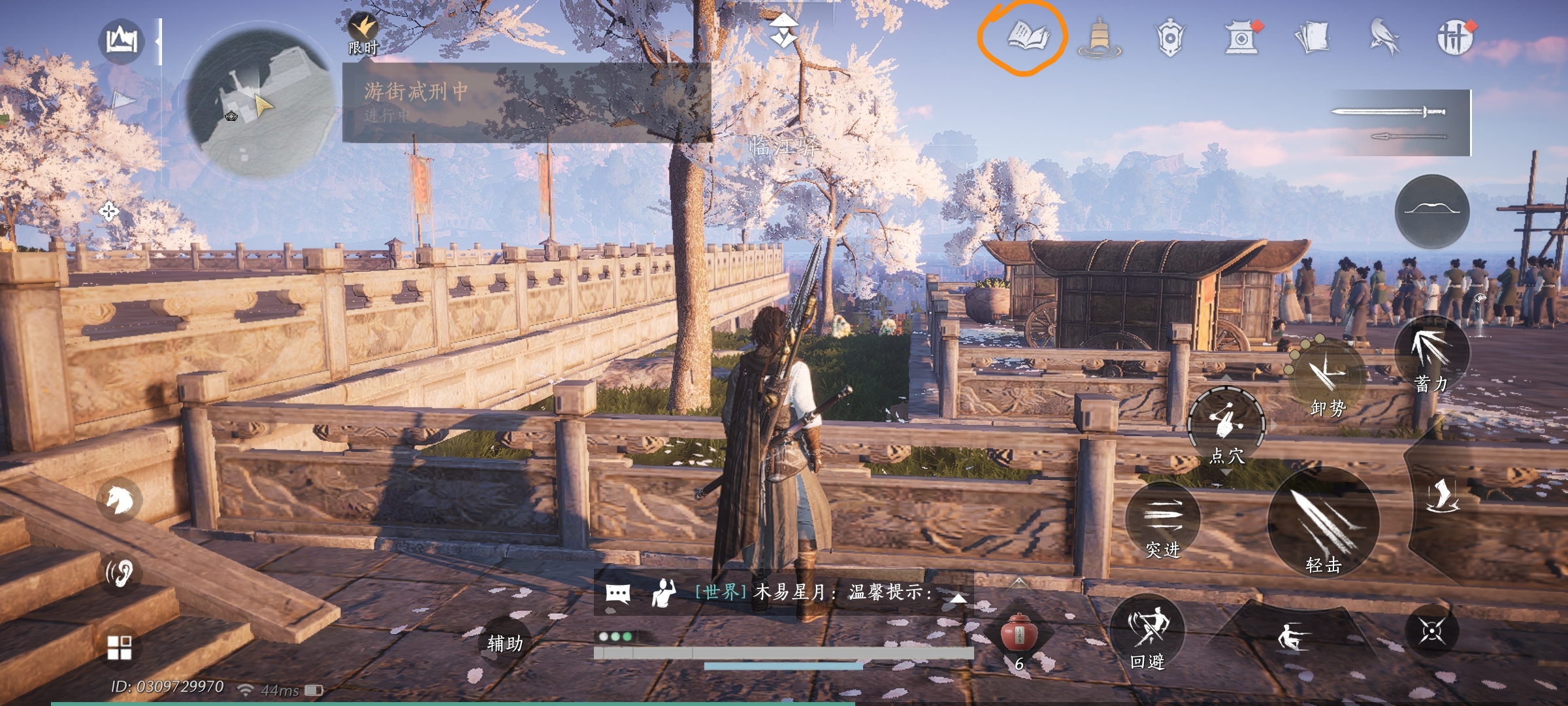Activate the 卸势 parry skill
Screen dimensions: 1568x706
click(1328, 379)
